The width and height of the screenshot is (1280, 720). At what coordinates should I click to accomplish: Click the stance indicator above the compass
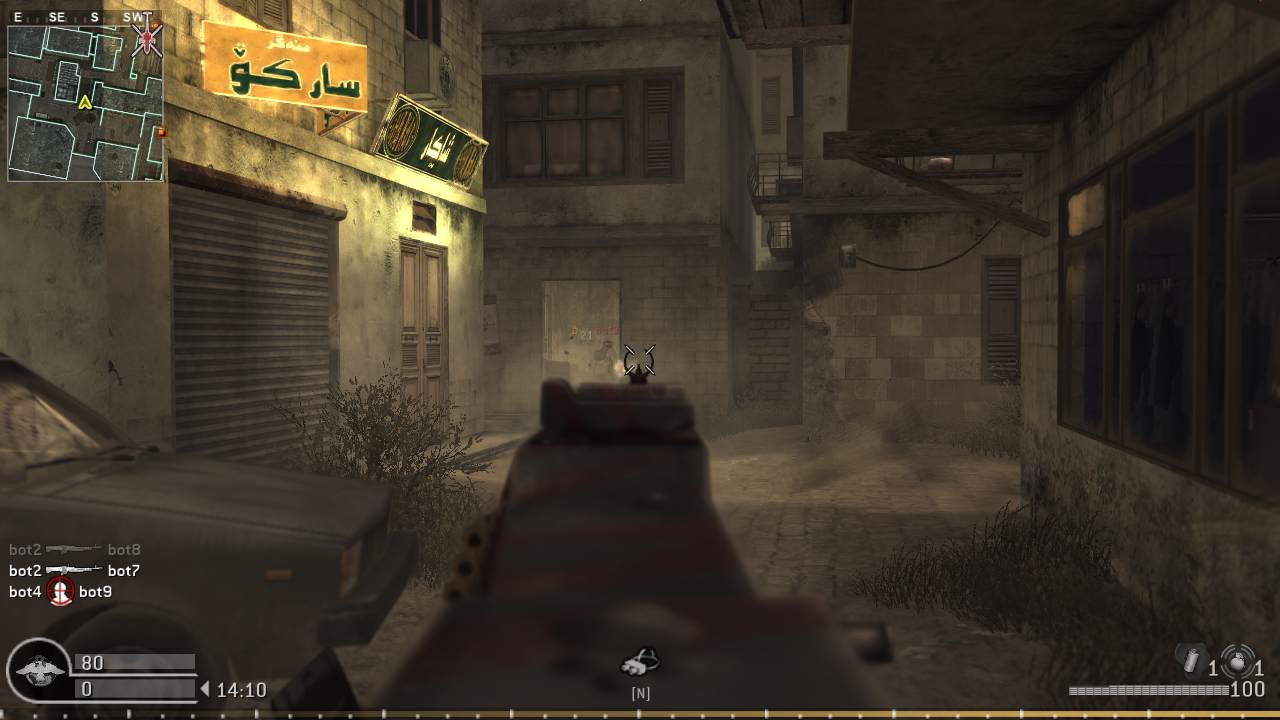(x=641, y=661)
